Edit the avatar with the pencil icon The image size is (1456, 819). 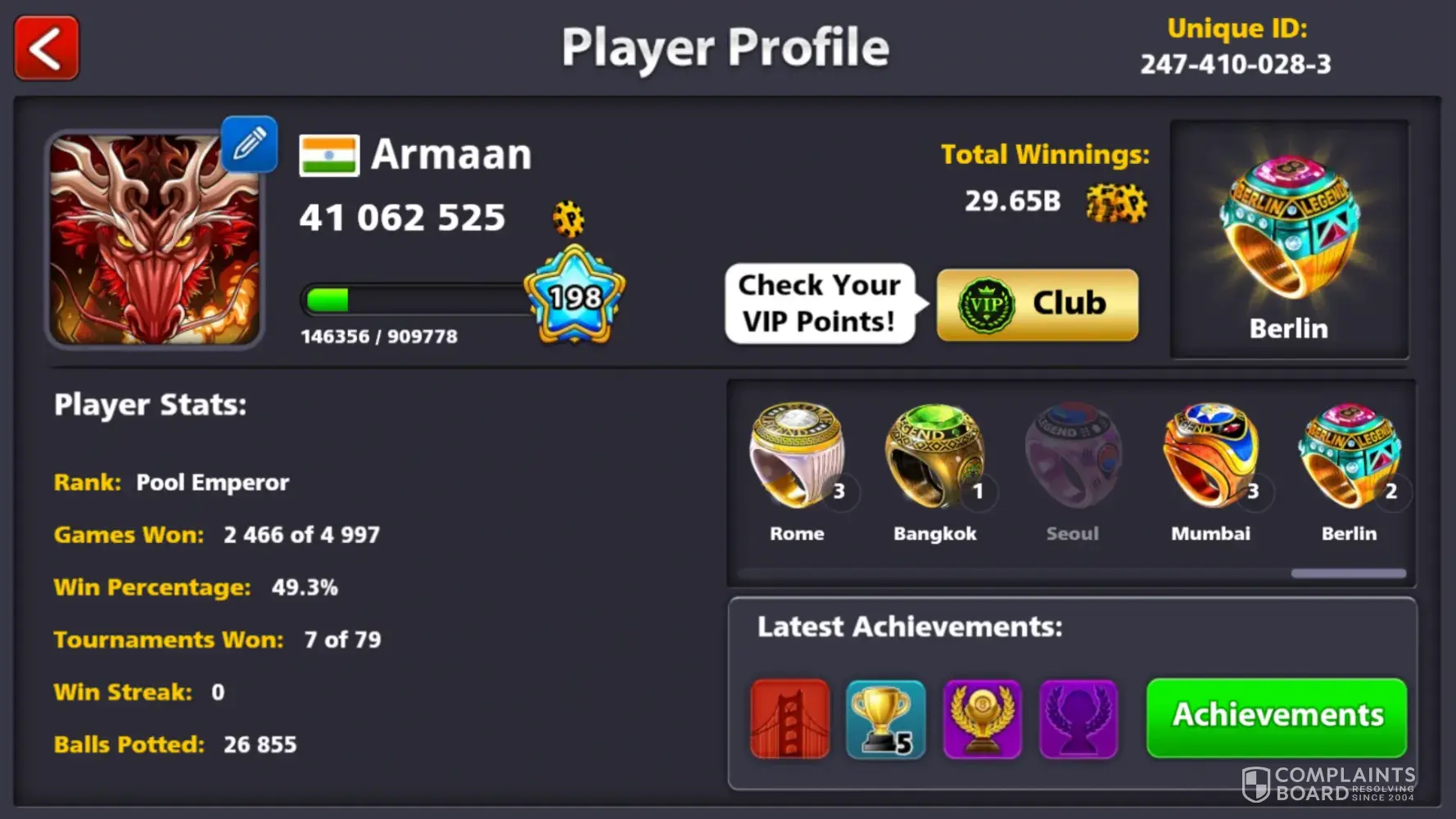tap(250, 144)
